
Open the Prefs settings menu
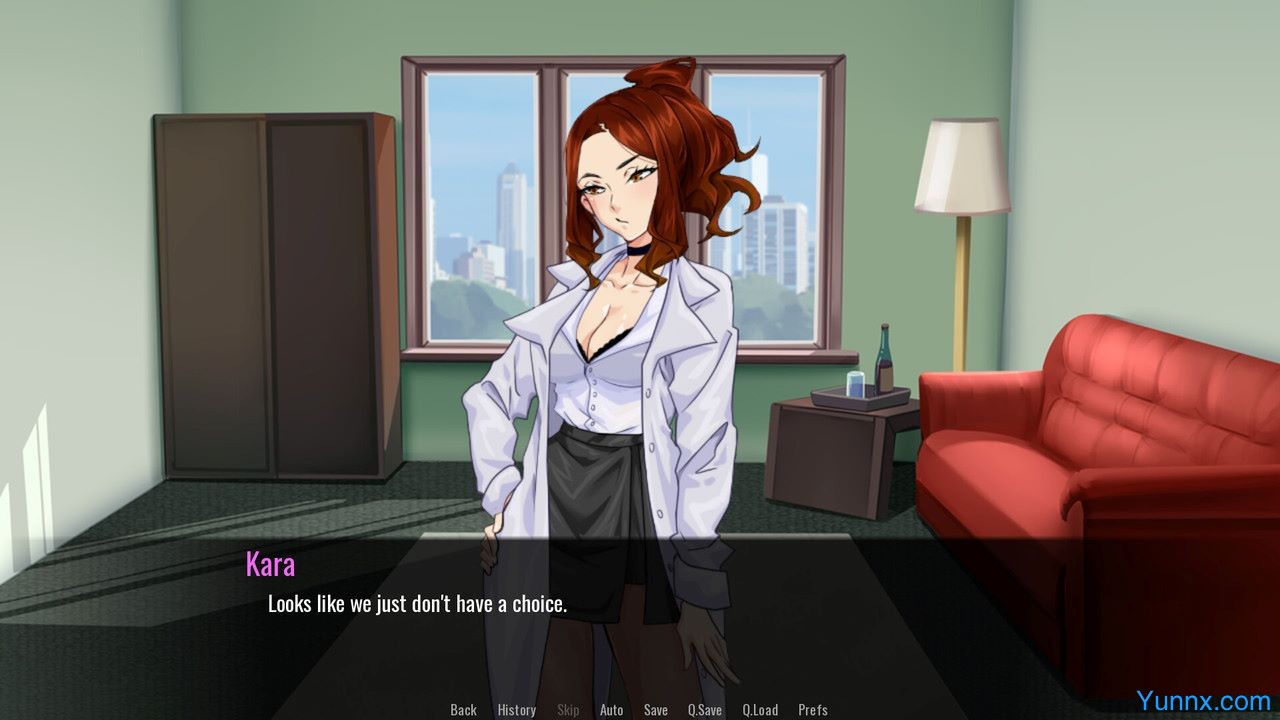click(813, 710)
